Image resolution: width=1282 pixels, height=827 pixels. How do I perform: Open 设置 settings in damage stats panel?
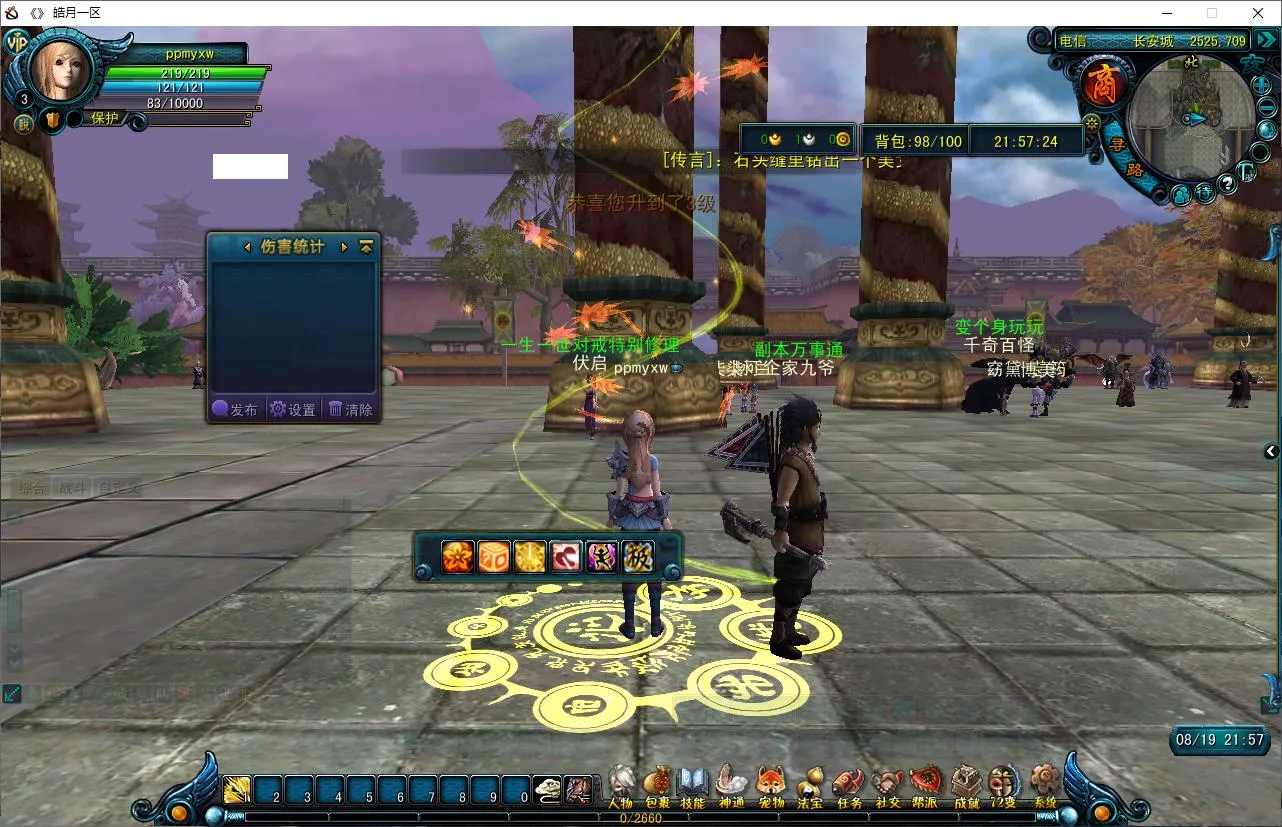293,409
